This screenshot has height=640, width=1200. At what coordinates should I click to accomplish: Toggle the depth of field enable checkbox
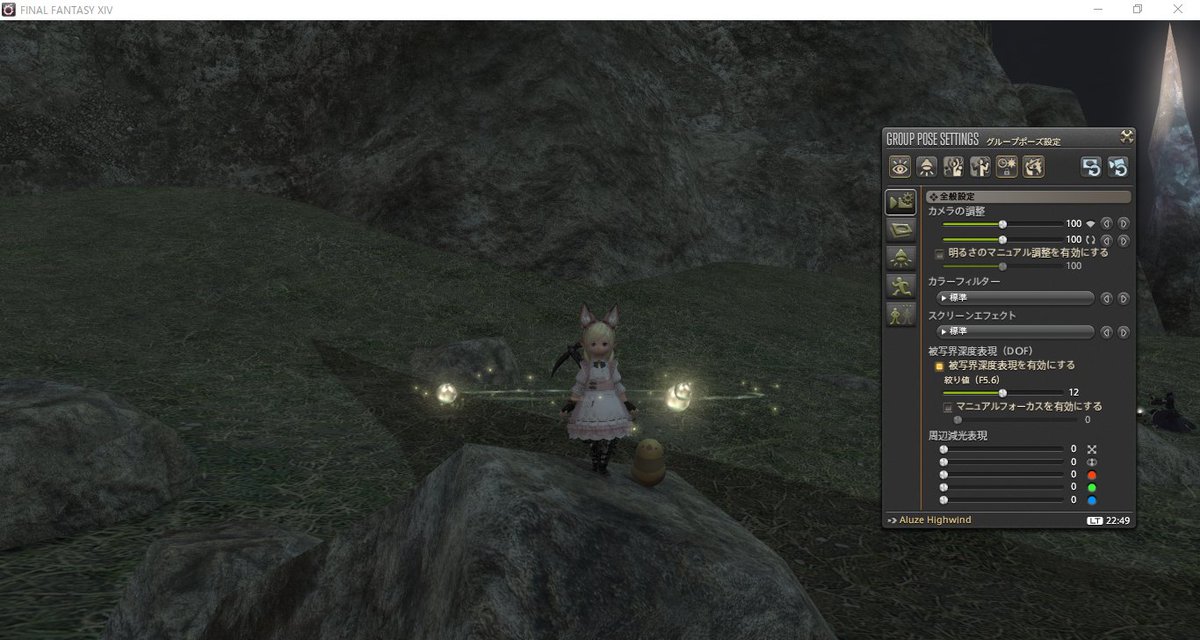point(939,366)
